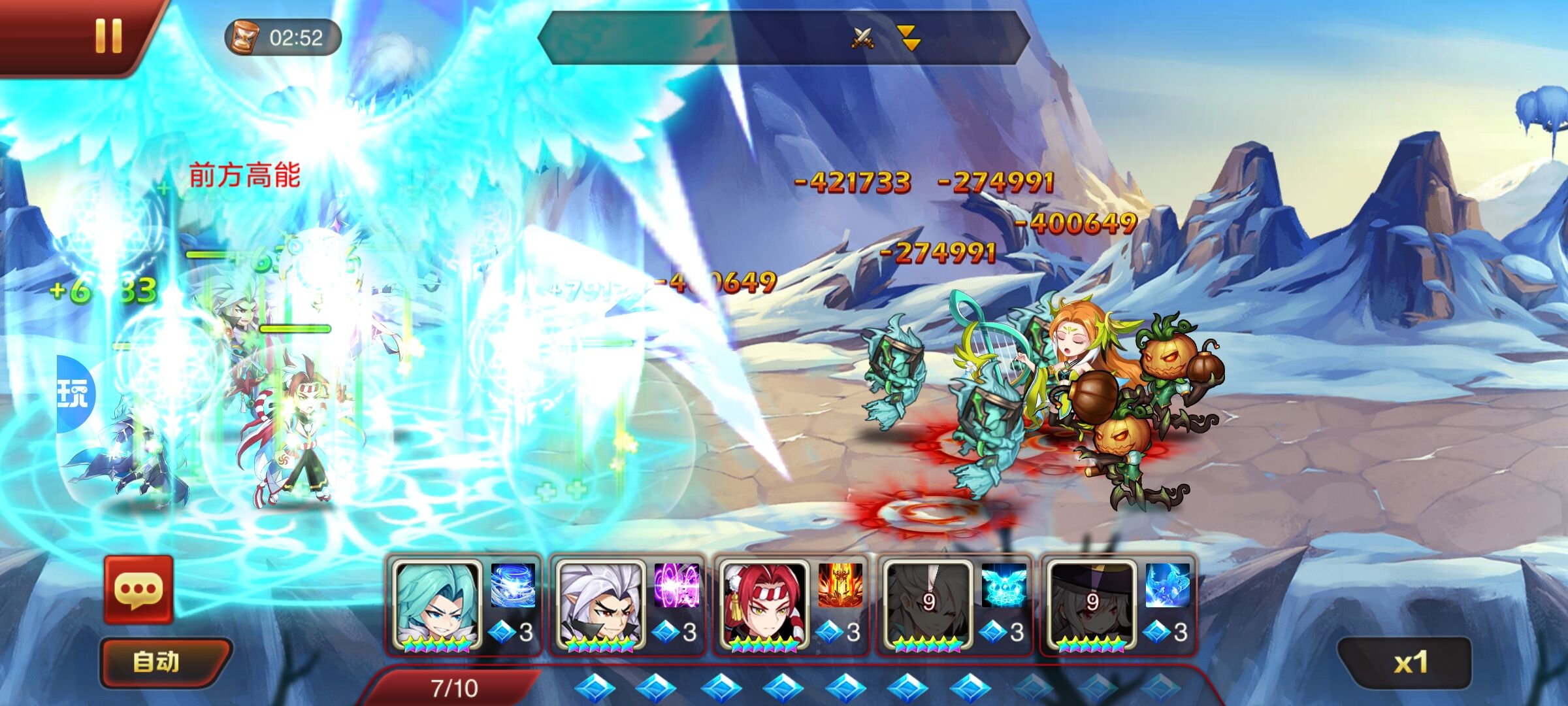The image size is (1568, 706).
Task: Activate the purple energy skill
Action: [x=677, y=585]
